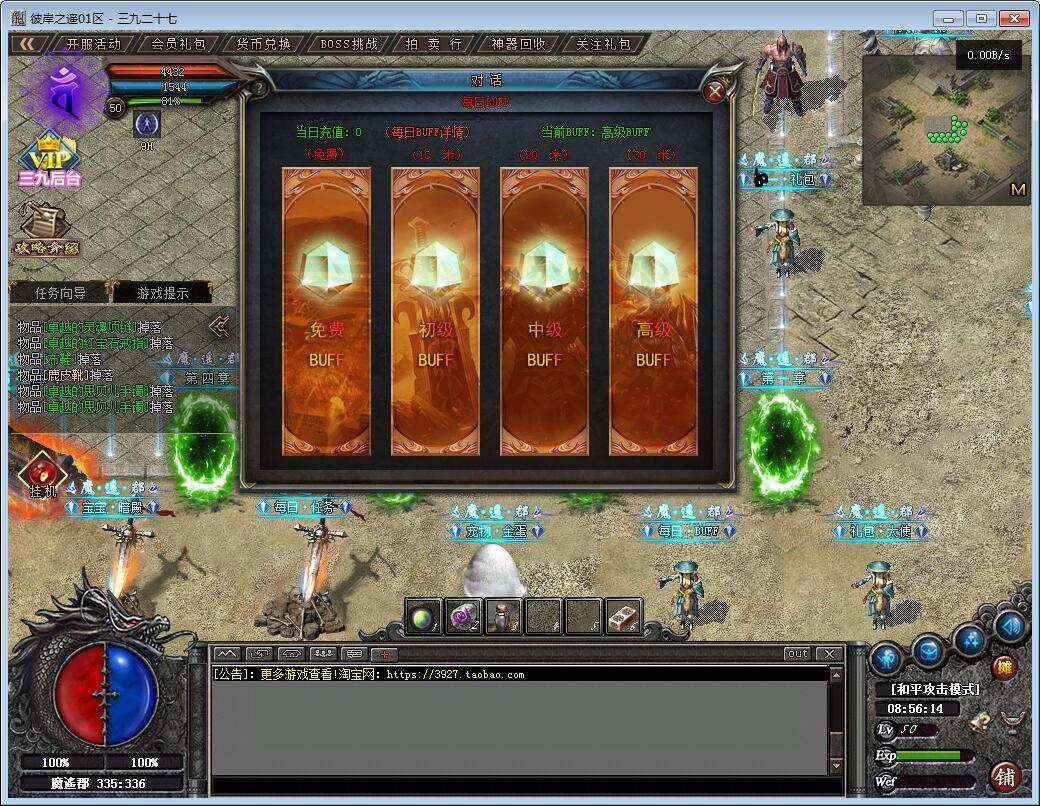The height and width of the screenshot is (806, 1040).
Task: Open the red 铺 shop button
Action: click(1005, 777)
